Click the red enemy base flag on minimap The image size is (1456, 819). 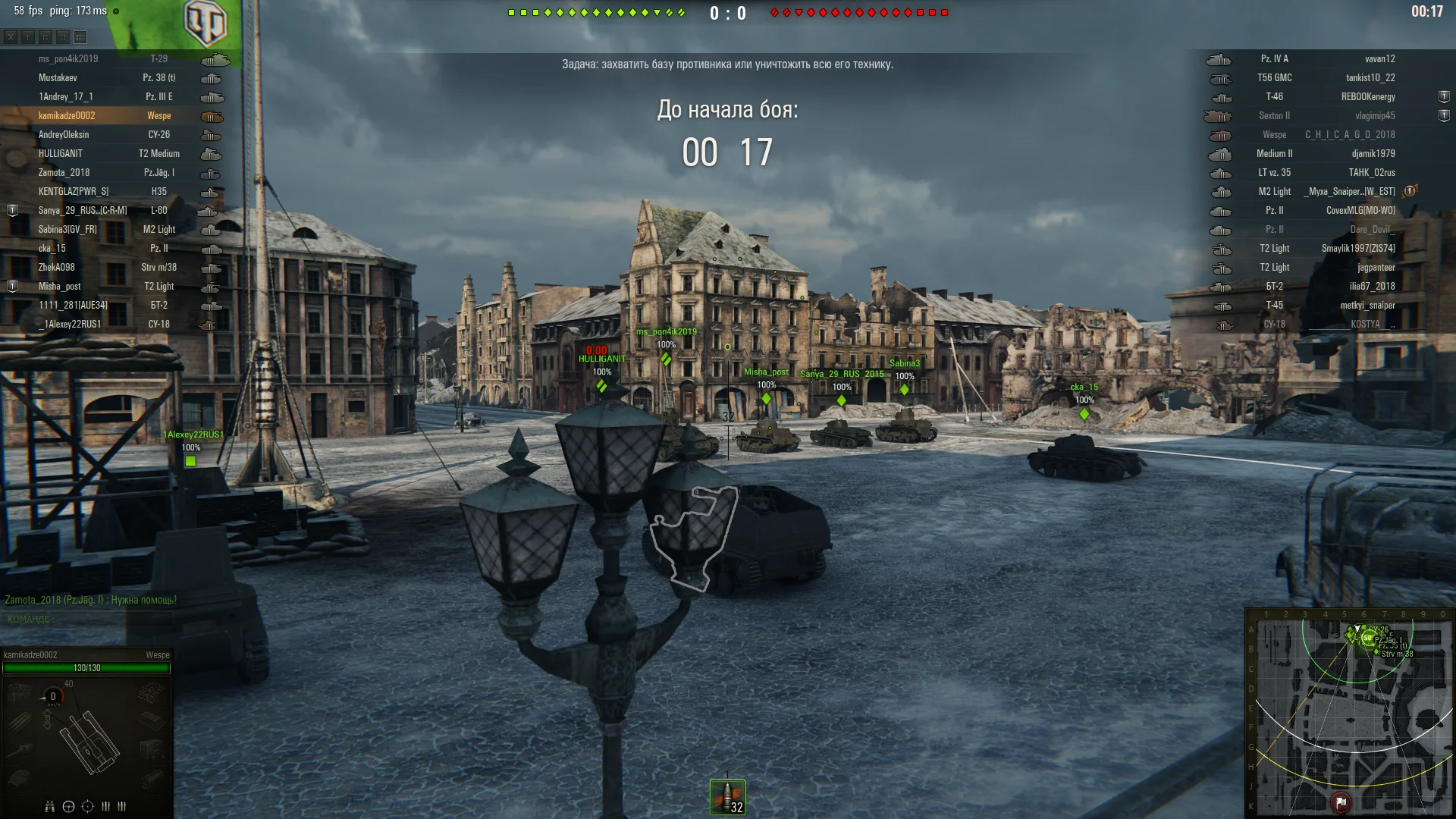click(1341, 802)
